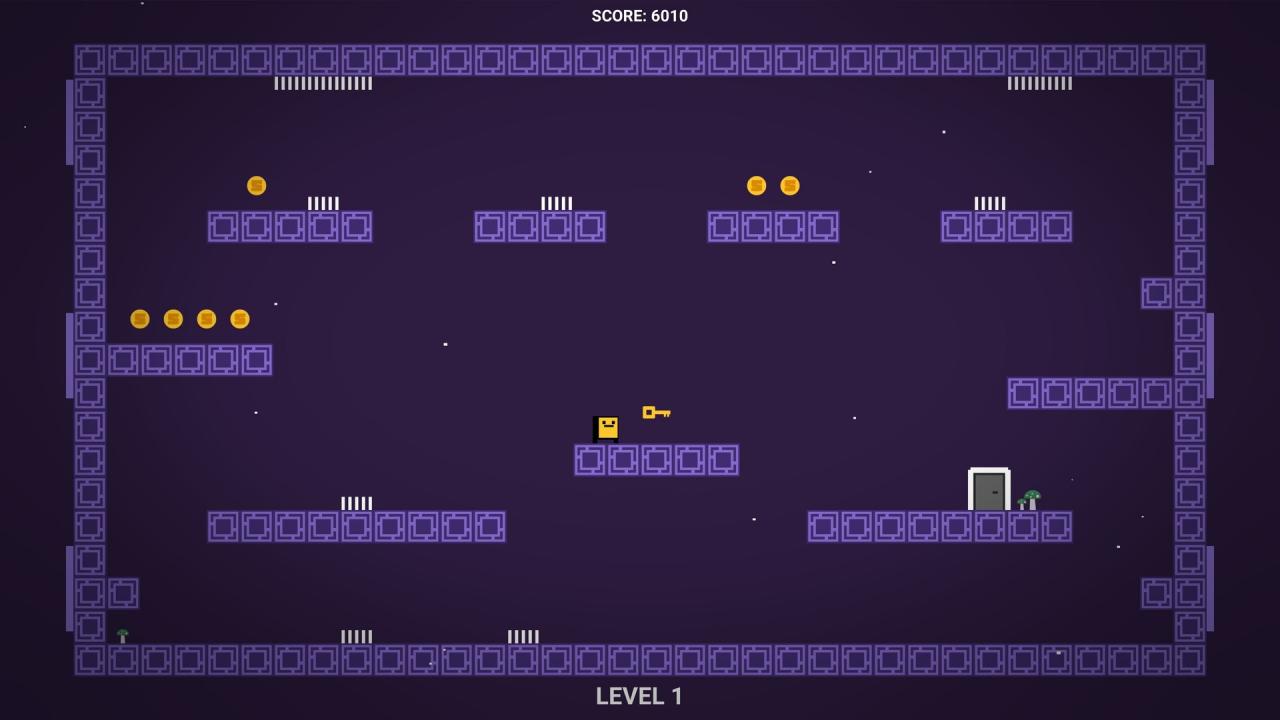Click the golden key beside the player
This screenshot has width=1280, height=720.
(657, 411)
